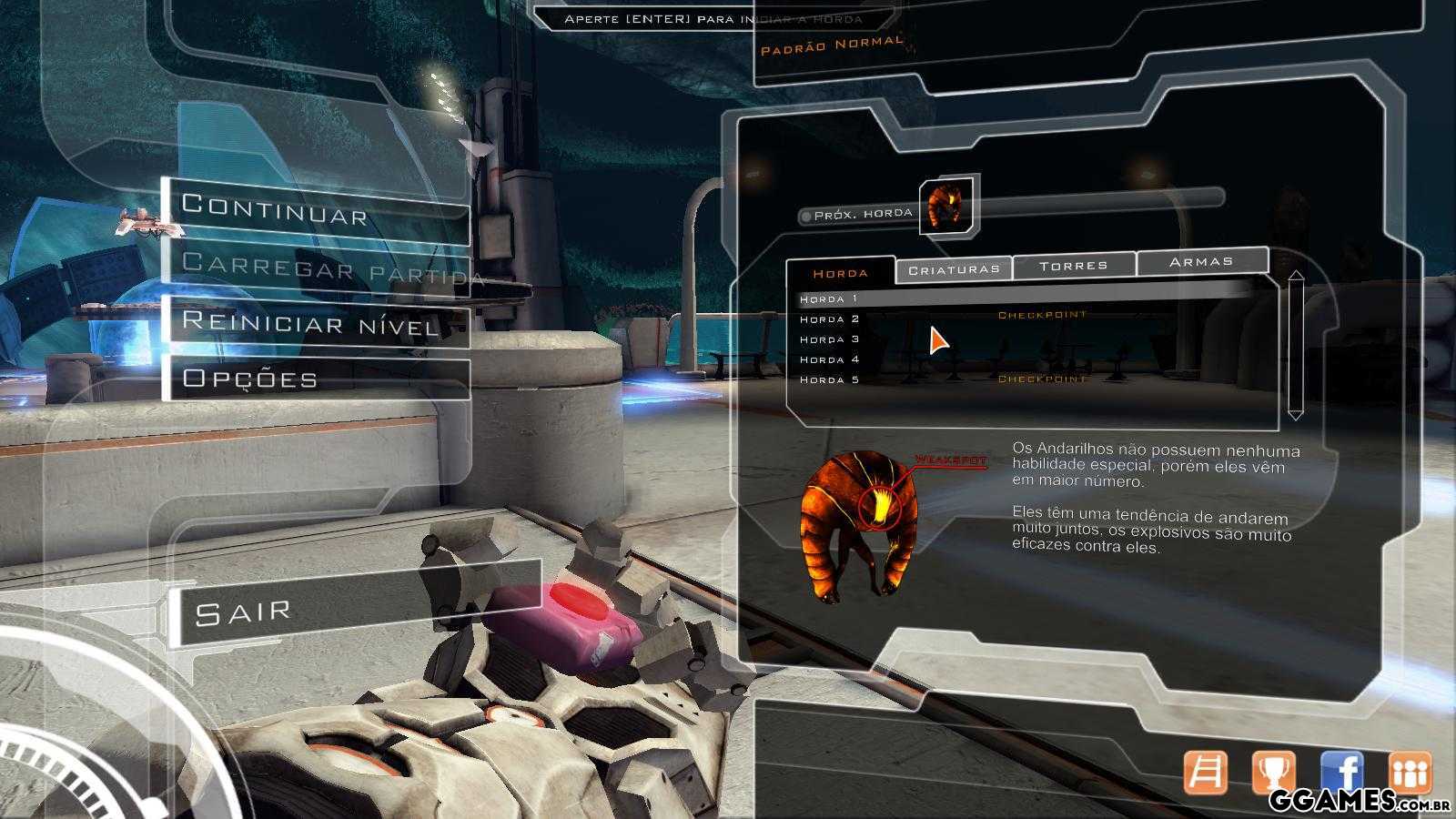Screen dimensions: 1456x819
Task: Show the Armas tab
Action: (x=1201, y=261)
